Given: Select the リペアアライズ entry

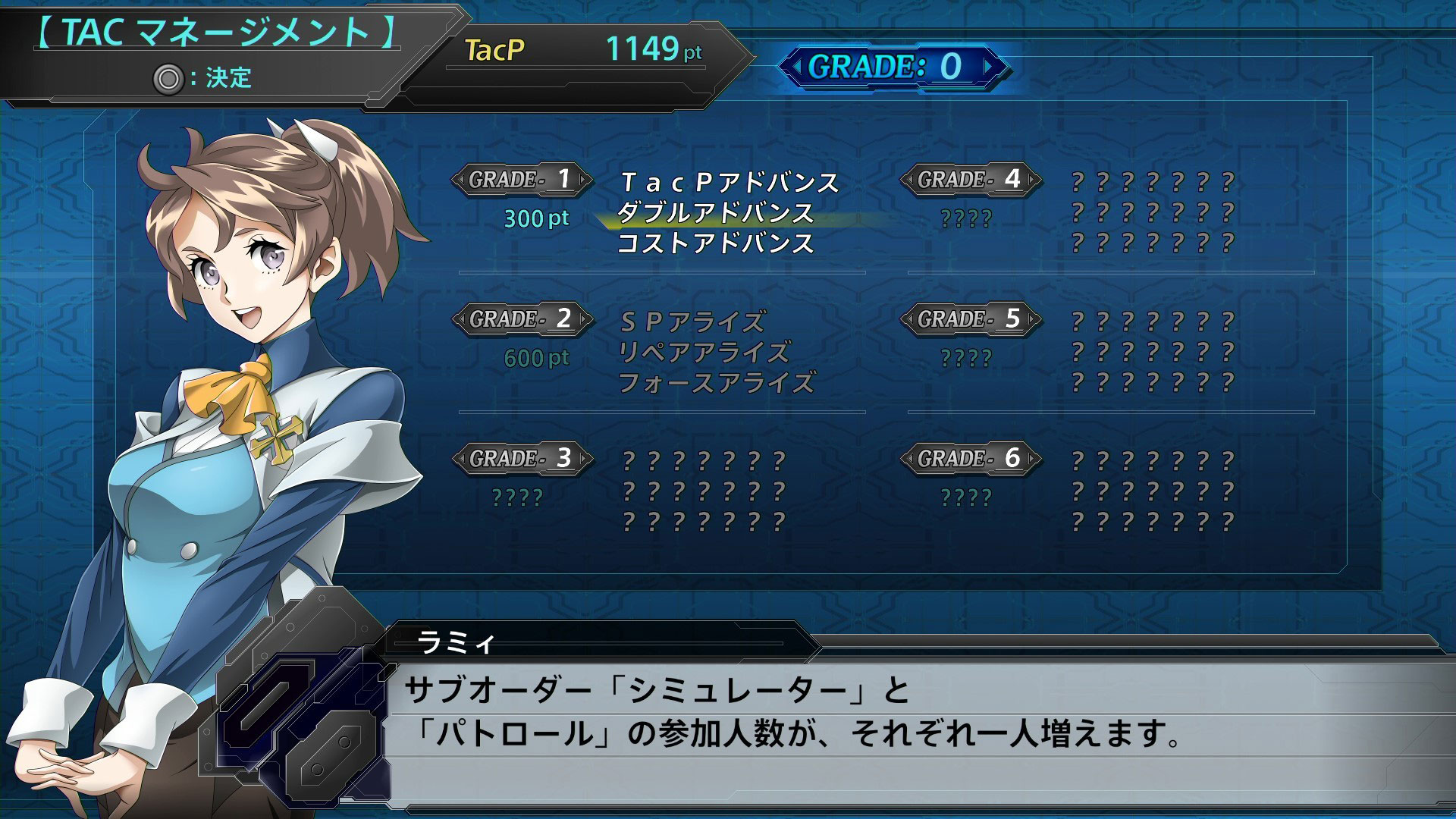Looking at the screenshot, I should (704, 353).
